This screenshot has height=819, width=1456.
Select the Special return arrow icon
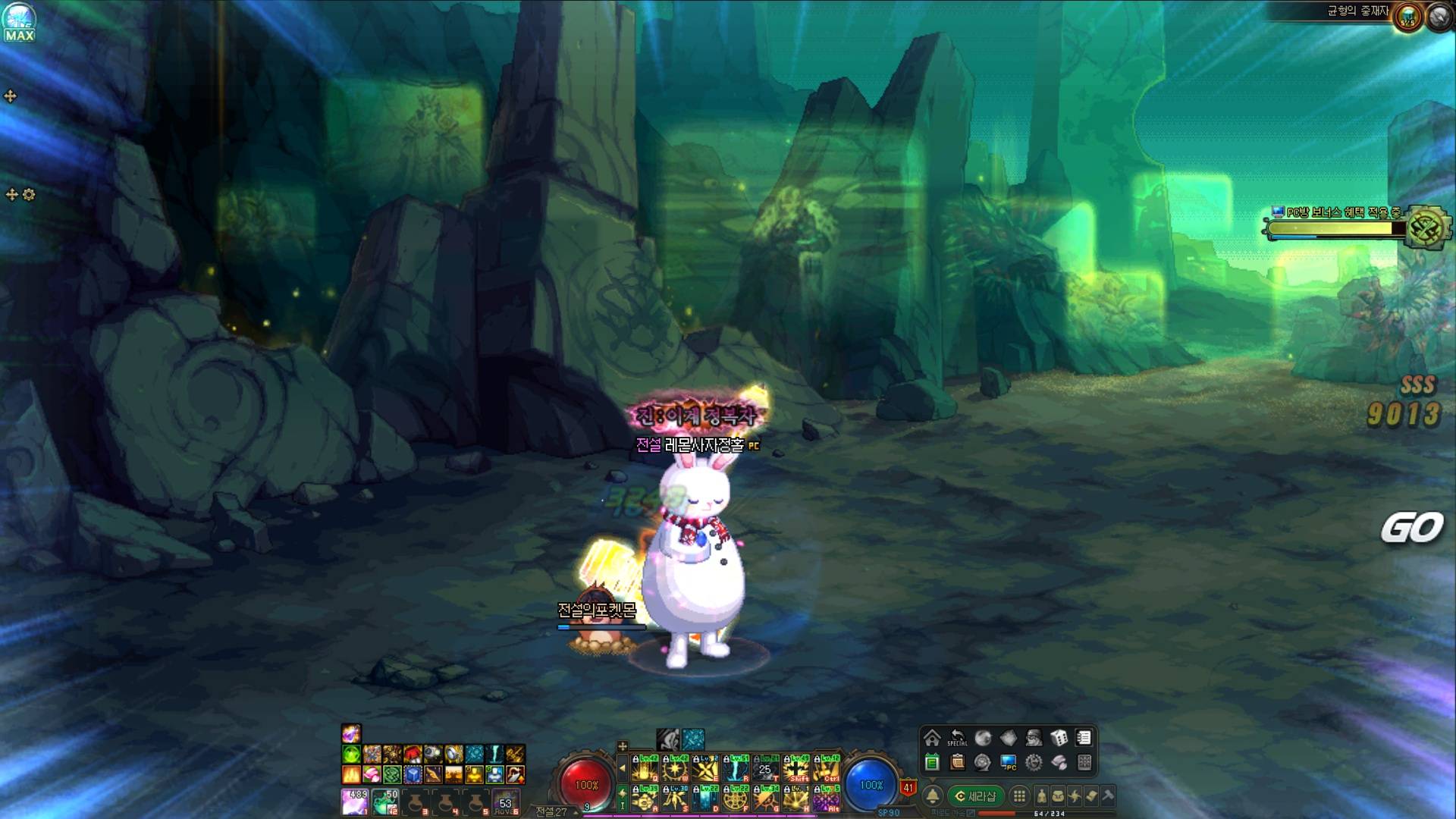coord(957,738)
